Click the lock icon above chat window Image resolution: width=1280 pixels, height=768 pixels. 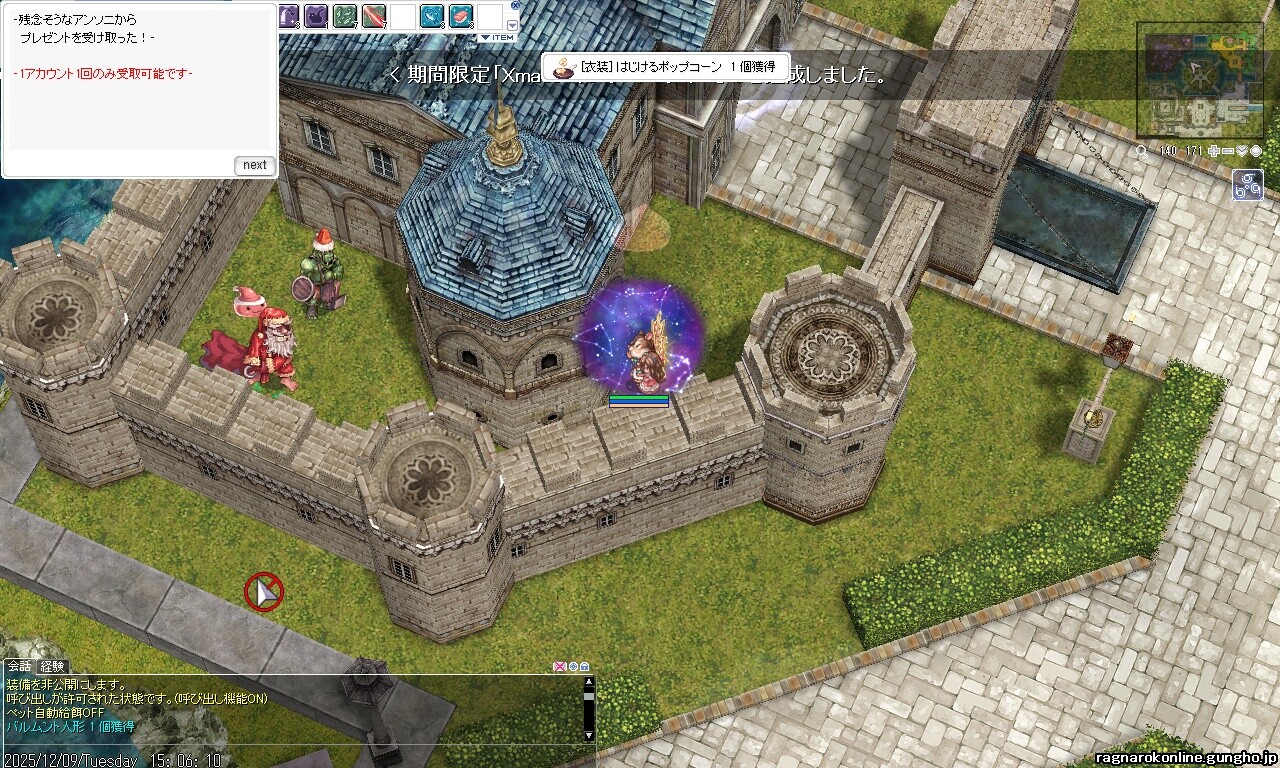584,667
